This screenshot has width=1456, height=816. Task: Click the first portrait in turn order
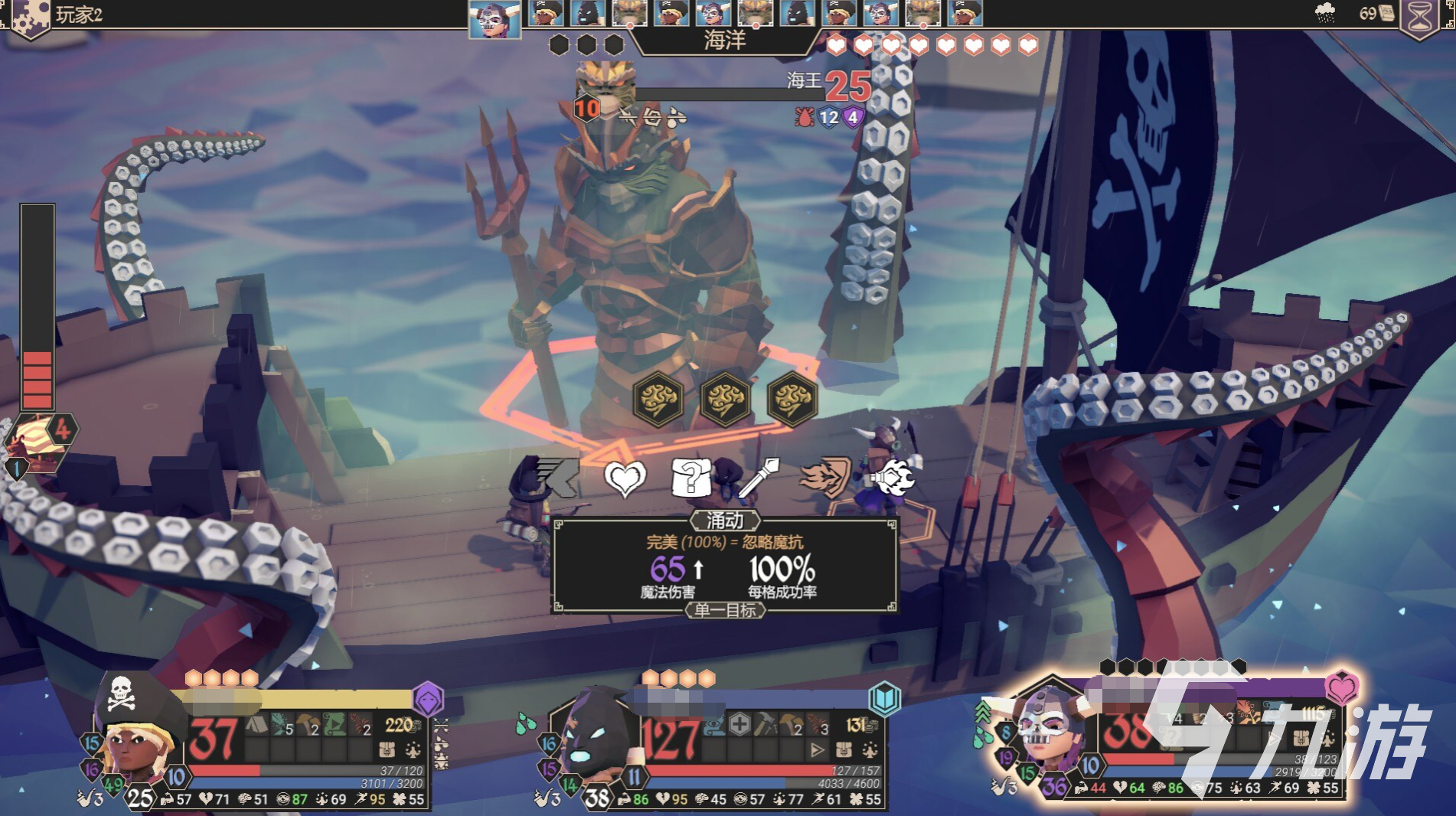click(494, 18)
